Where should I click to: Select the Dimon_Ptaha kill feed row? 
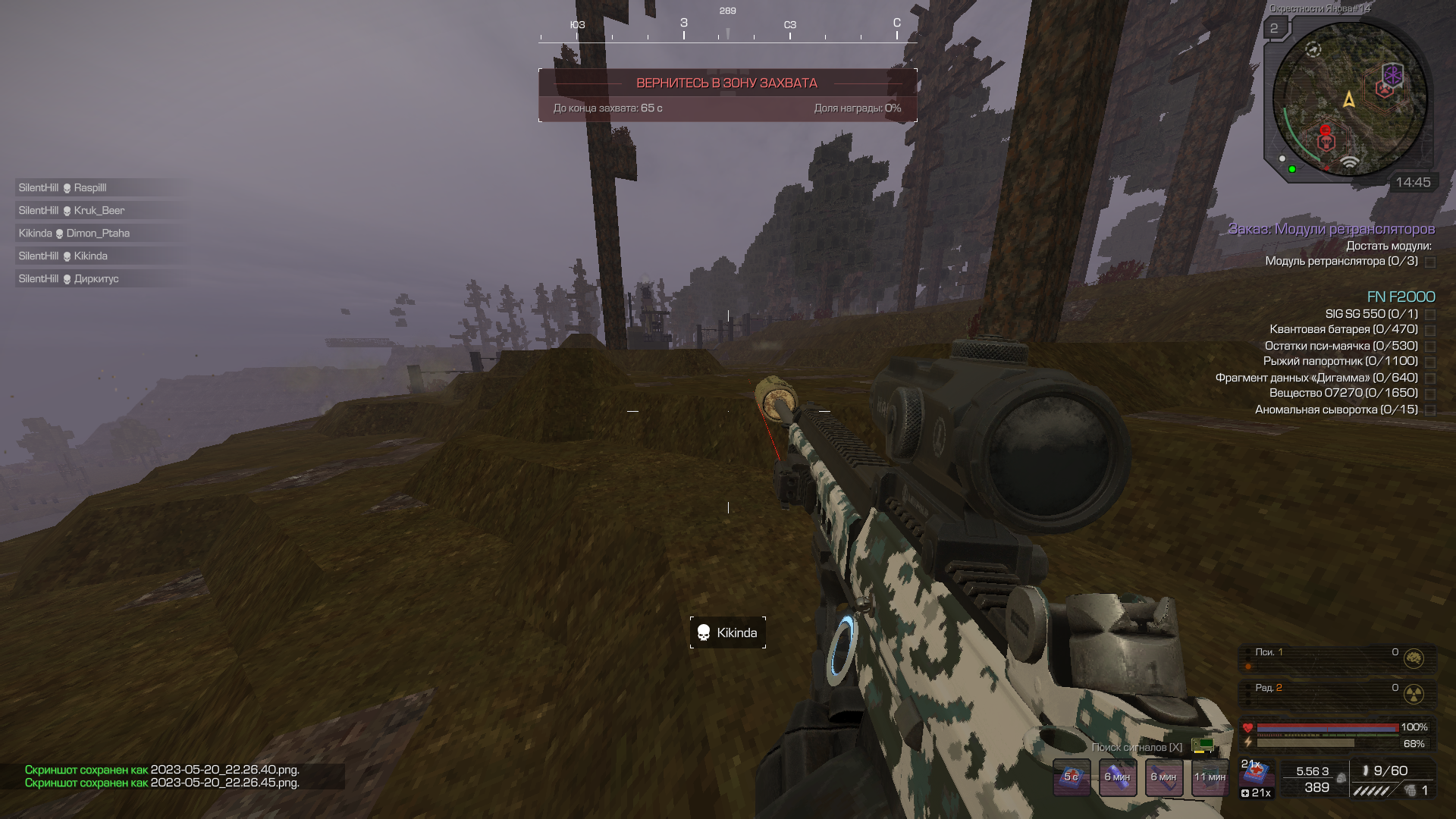click(99, 234)
